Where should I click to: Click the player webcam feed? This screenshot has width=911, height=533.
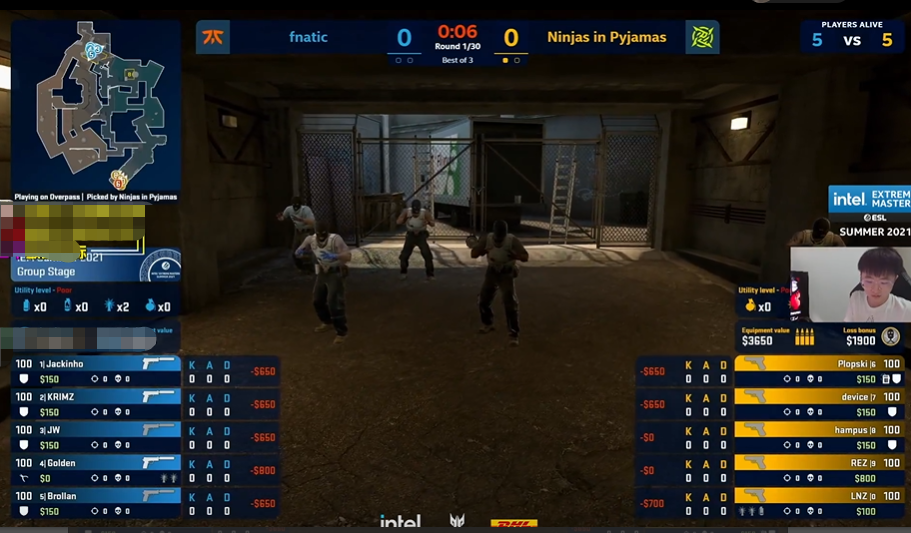tap(850, 284)
